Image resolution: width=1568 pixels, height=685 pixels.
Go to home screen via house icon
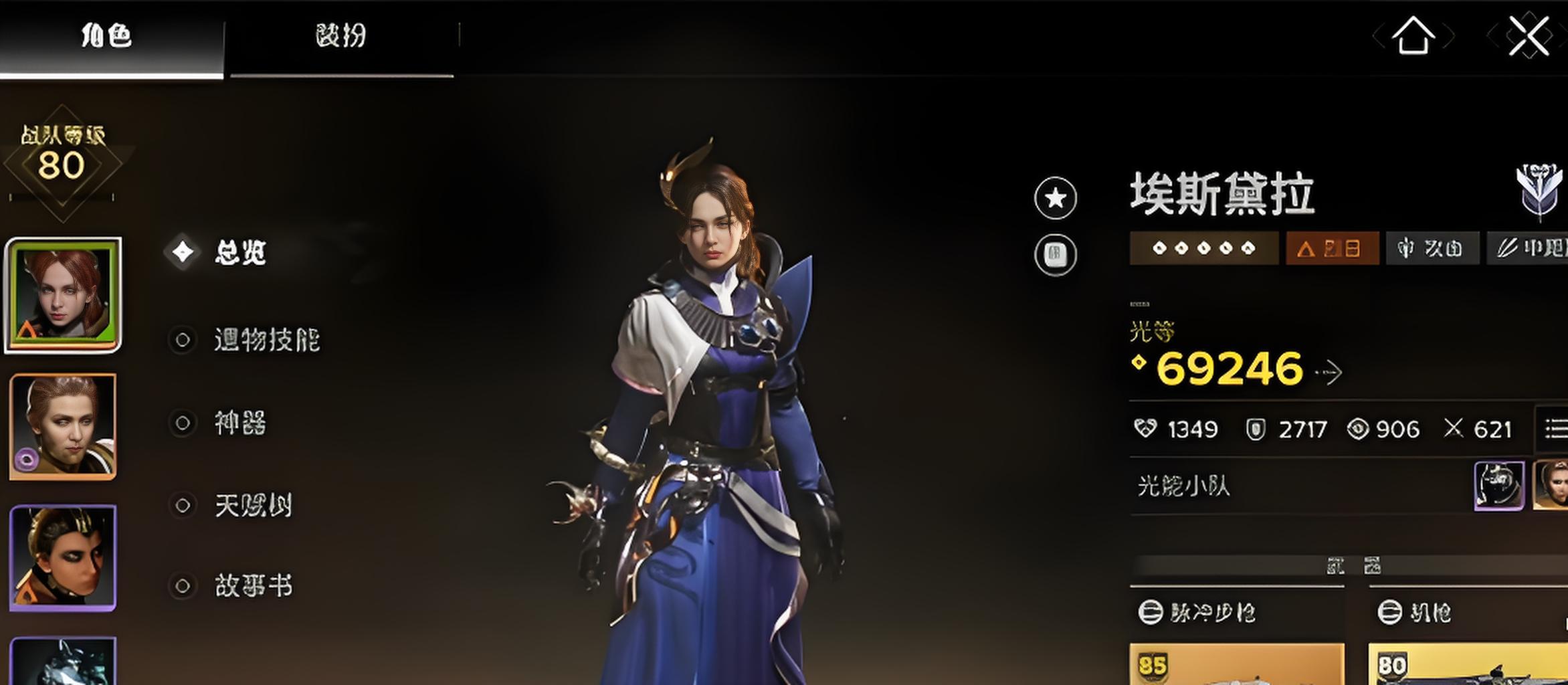1413,36
